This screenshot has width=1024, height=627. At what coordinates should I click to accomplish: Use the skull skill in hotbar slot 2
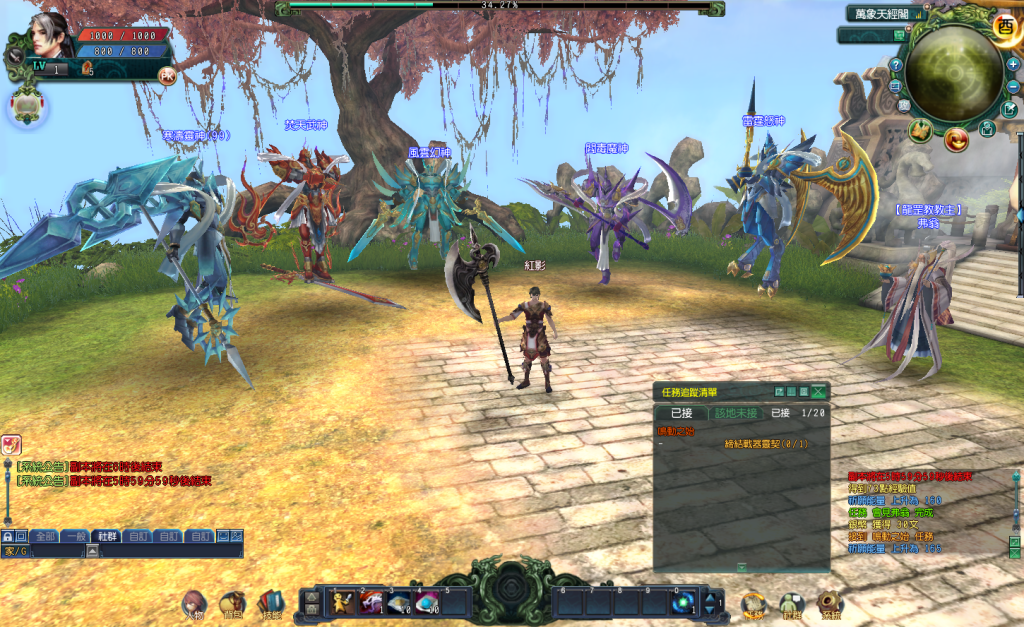[x=370, y=602]
